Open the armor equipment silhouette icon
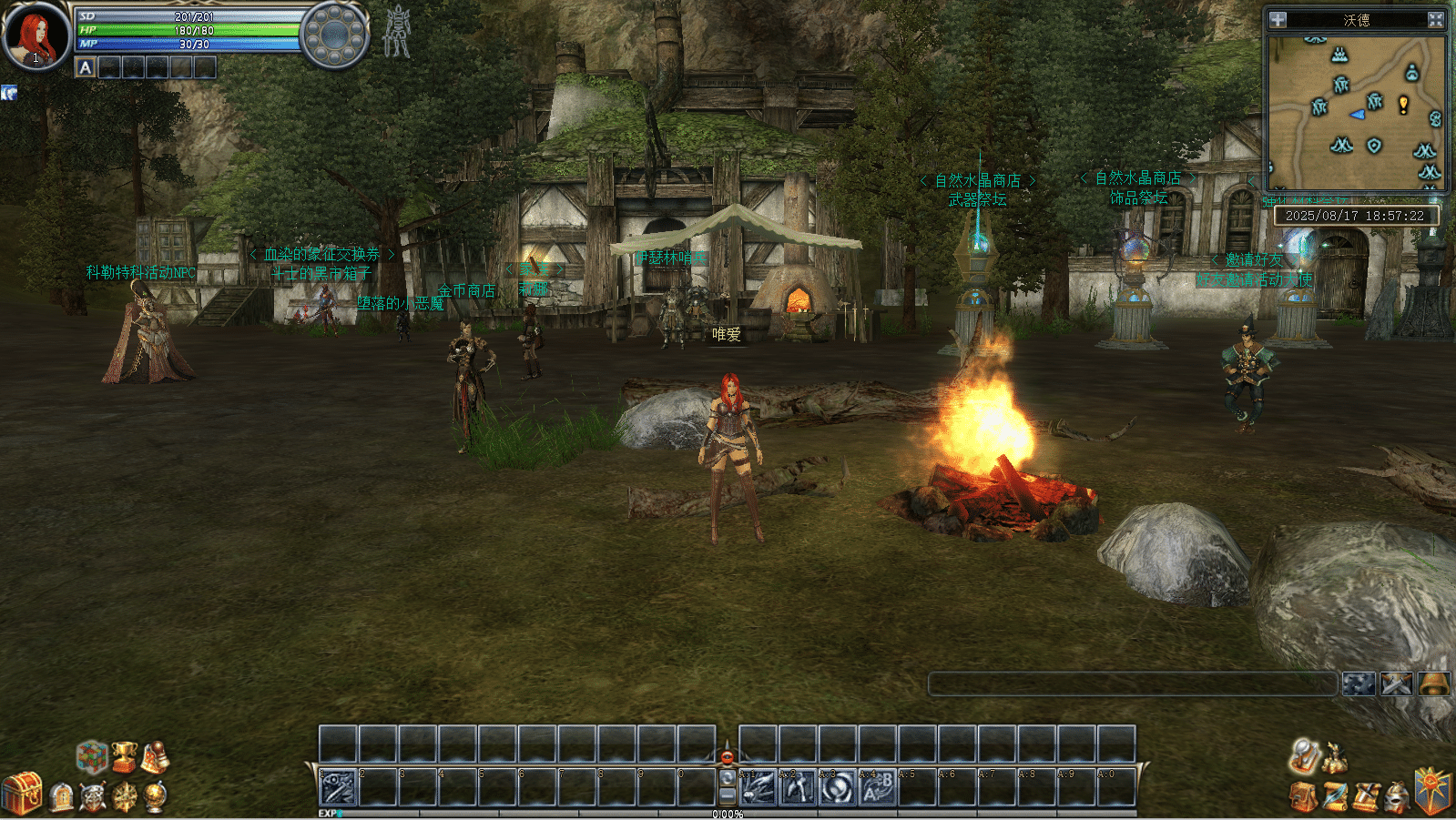The height and width of the screenshot is (820, 1456). tap(397, 32)
